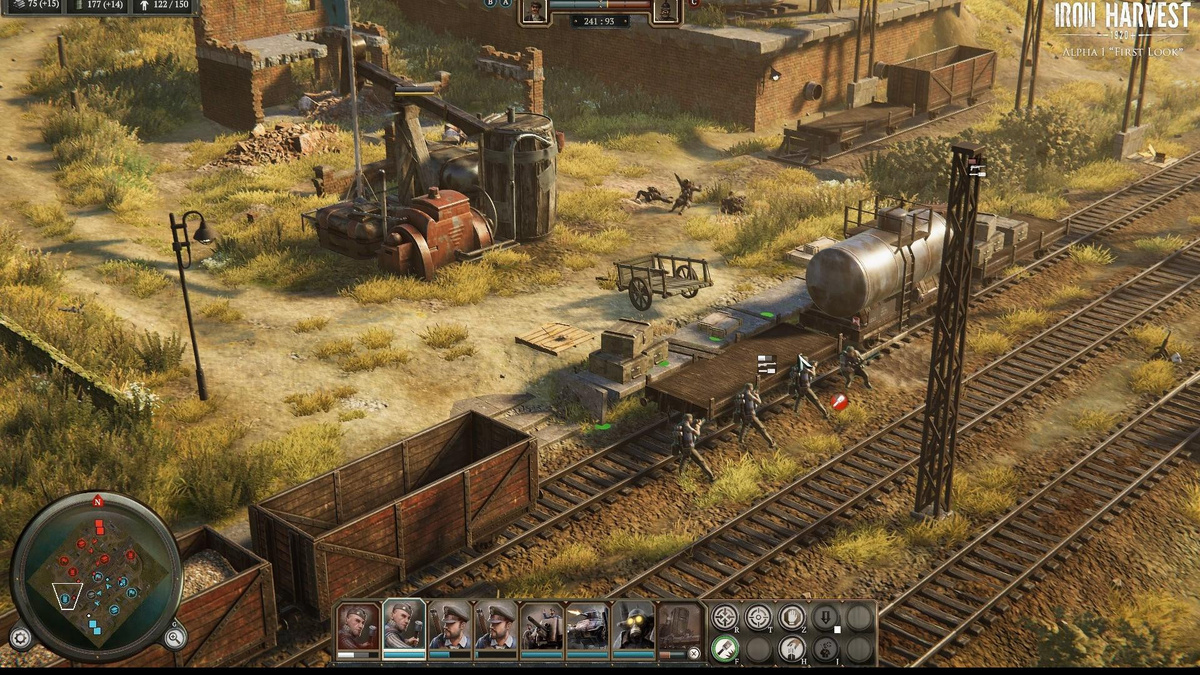Viewport: 1200px width, 675px height.
Task: Use the green wrench repair ability
Action: click(725, 650)
